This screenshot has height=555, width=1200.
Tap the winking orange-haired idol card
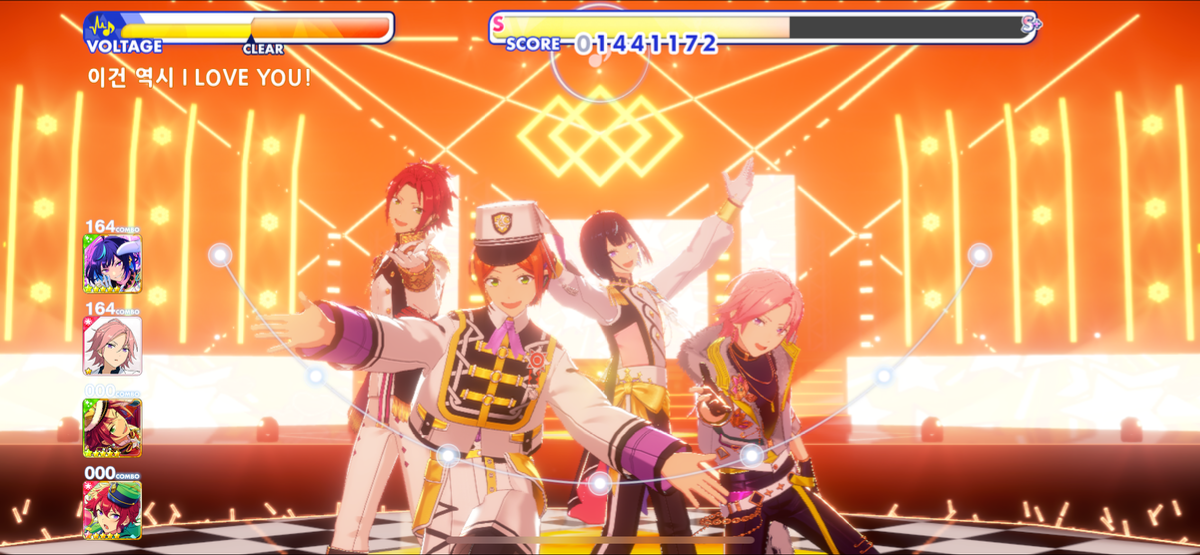[112, 428]
